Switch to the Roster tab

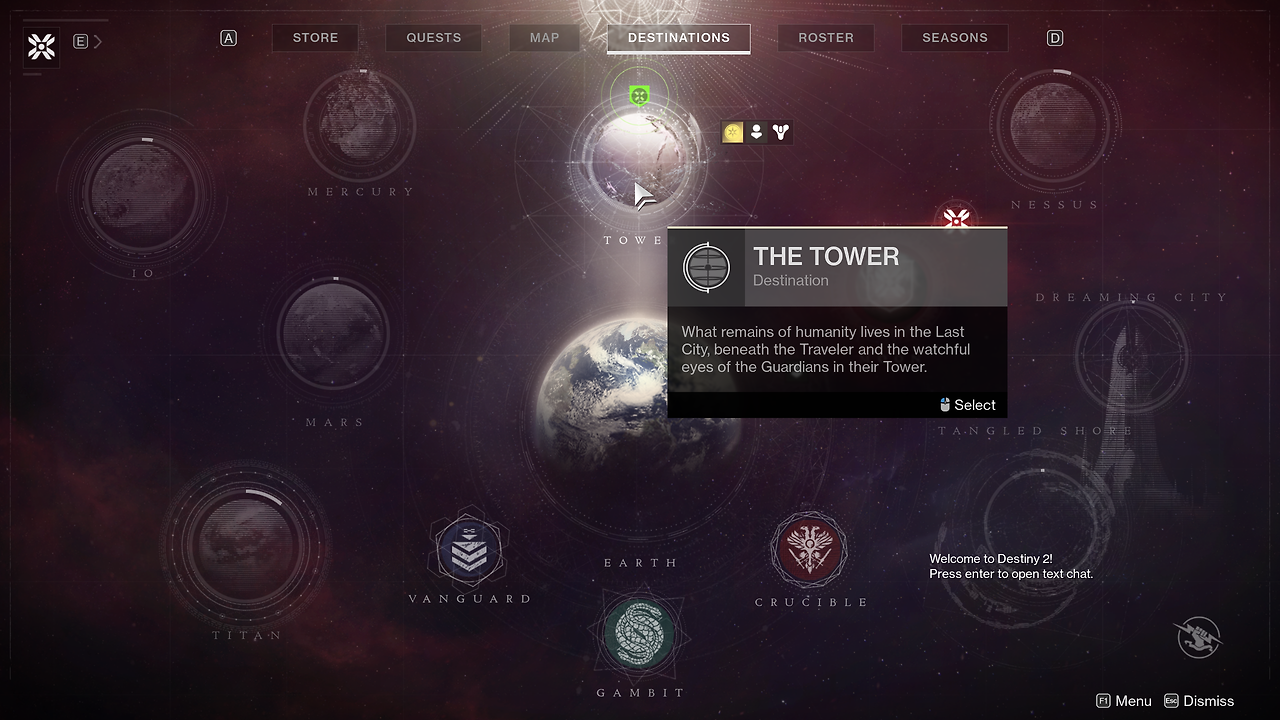(825, 38)
